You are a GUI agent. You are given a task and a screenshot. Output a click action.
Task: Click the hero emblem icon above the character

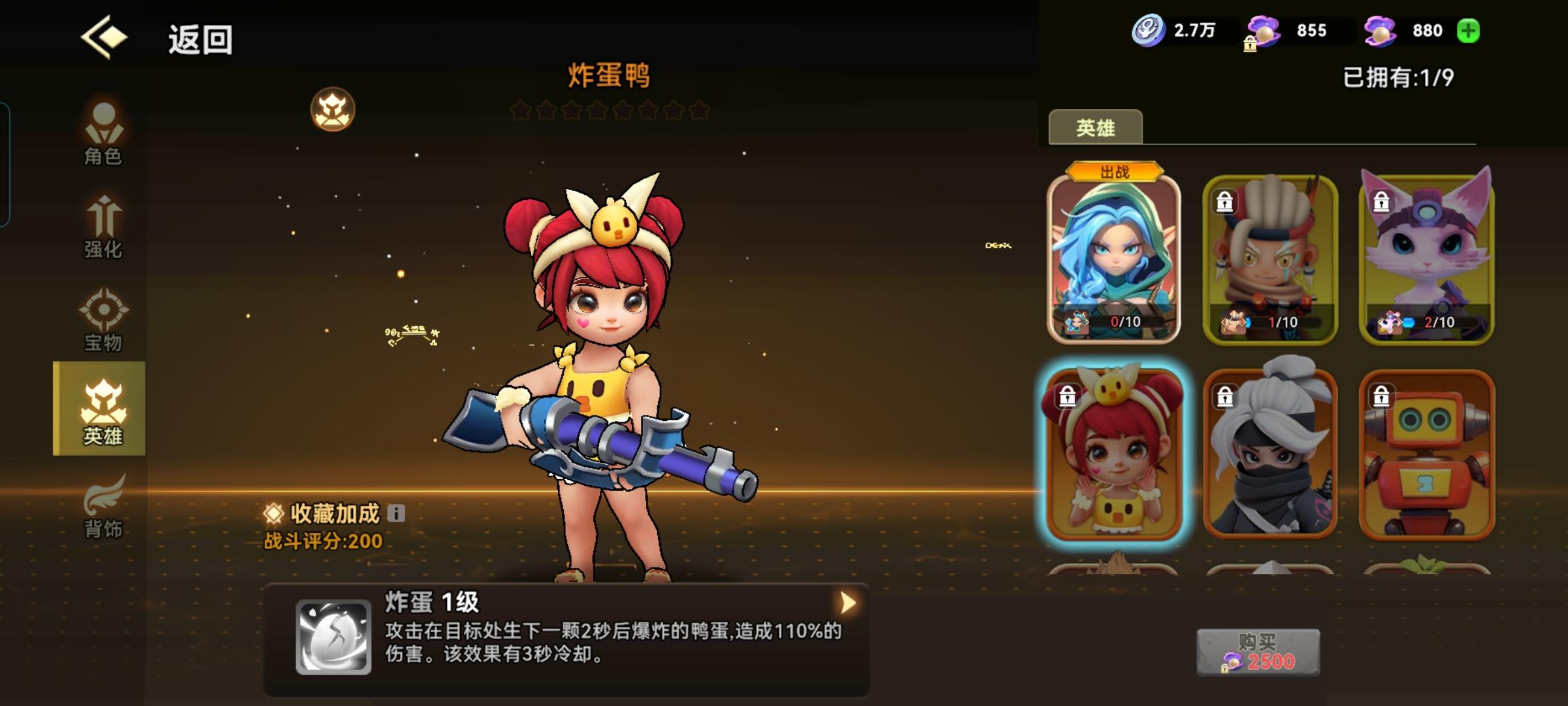pos(333,110)
